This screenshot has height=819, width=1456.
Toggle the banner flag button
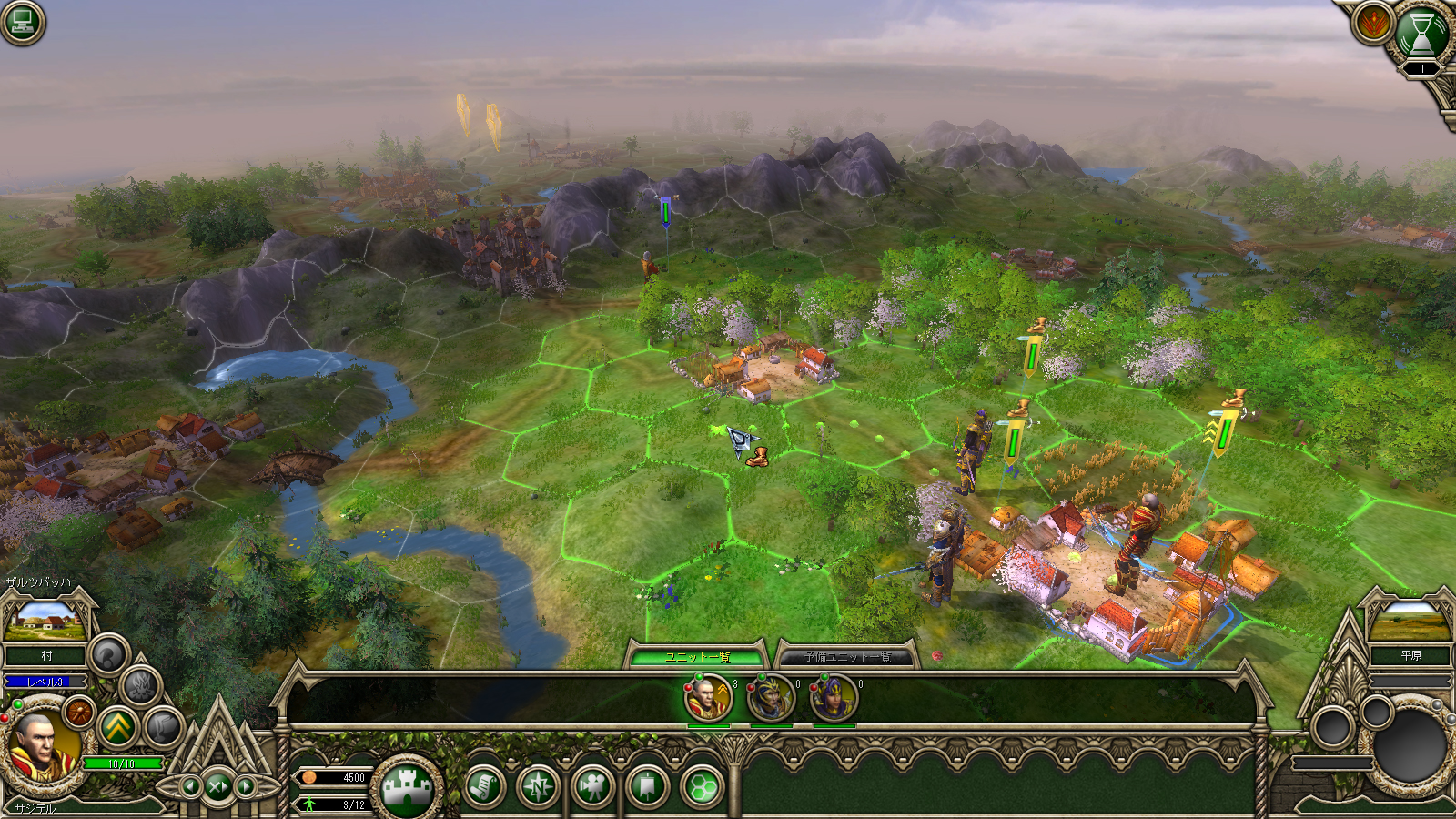(647, 786)
